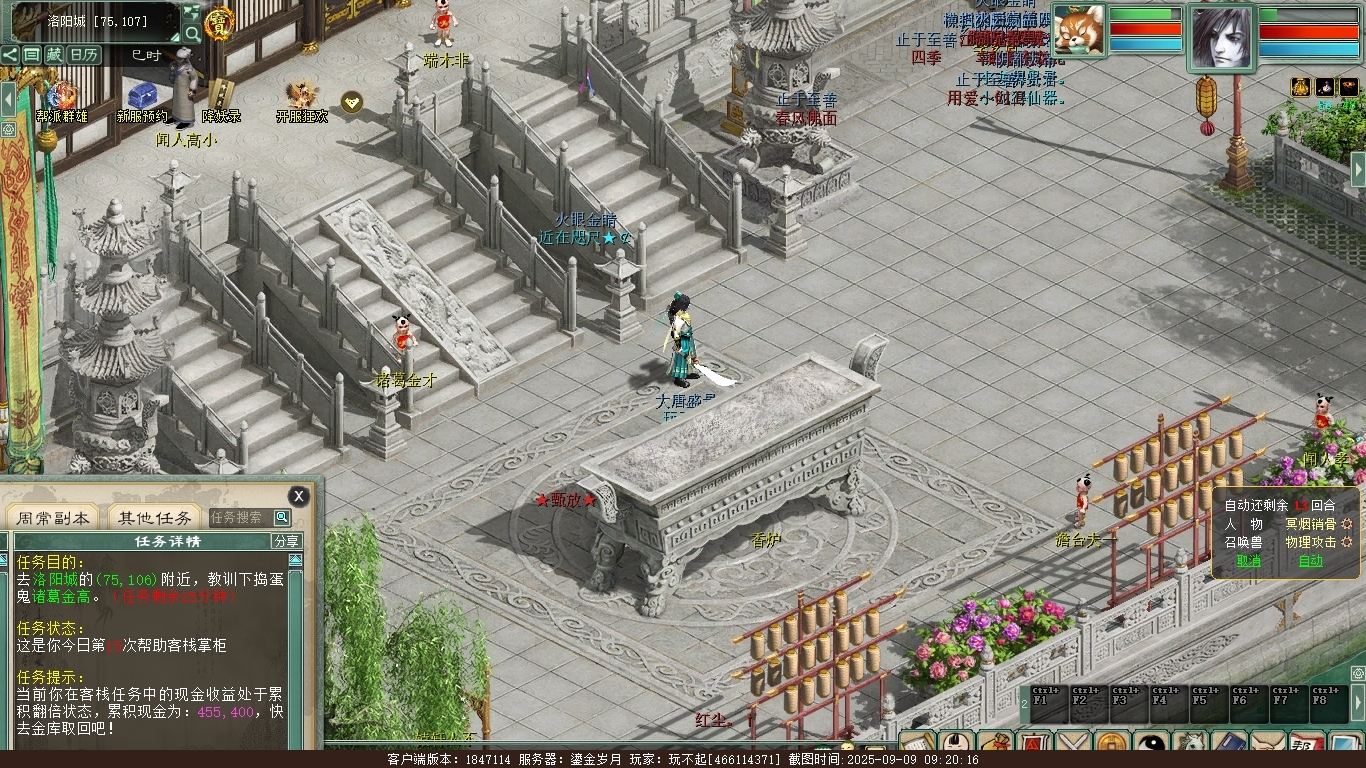The image size is (1366, 768).
Task: Open the 降妖录 scroll icon
Action: tap(221, 95)
